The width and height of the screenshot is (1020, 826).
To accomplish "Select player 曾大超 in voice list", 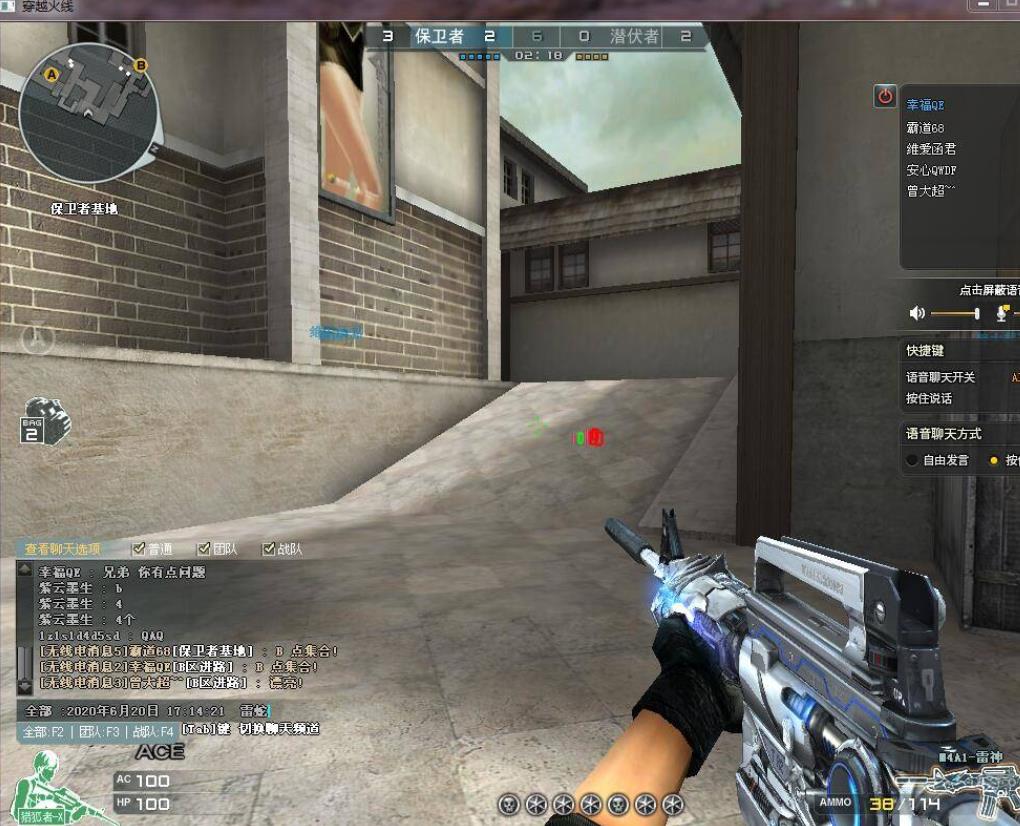I will point(930,191).
